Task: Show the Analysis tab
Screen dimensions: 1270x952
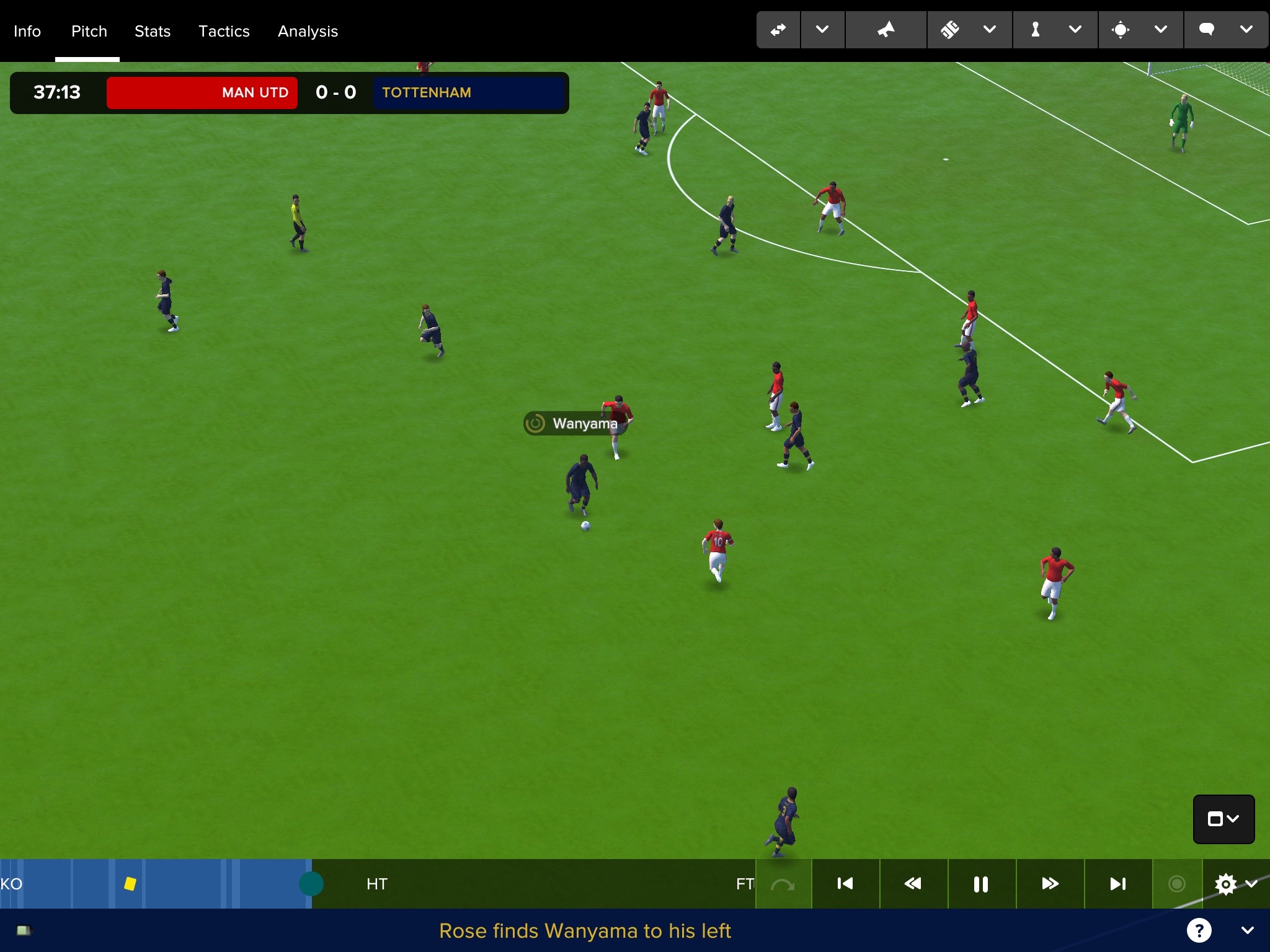Action: 308,31
